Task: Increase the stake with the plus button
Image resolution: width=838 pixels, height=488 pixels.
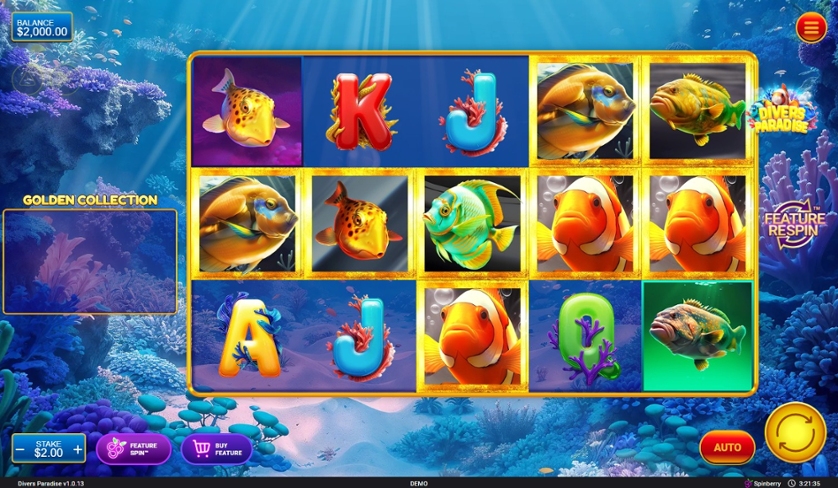Action: click(77, 449)
